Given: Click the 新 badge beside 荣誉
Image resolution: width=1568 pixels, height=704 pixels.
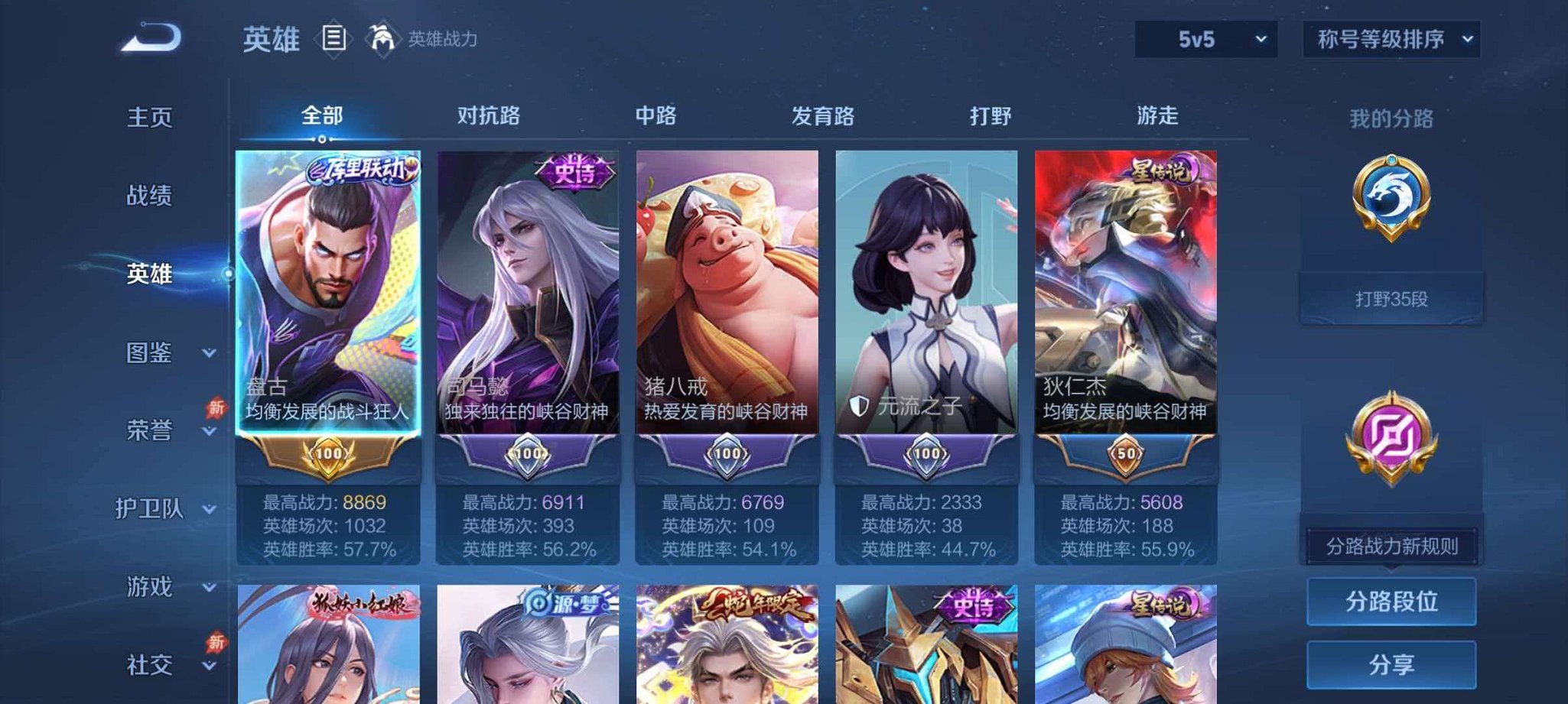Looking at the screenshot, I should pos(216,408).
